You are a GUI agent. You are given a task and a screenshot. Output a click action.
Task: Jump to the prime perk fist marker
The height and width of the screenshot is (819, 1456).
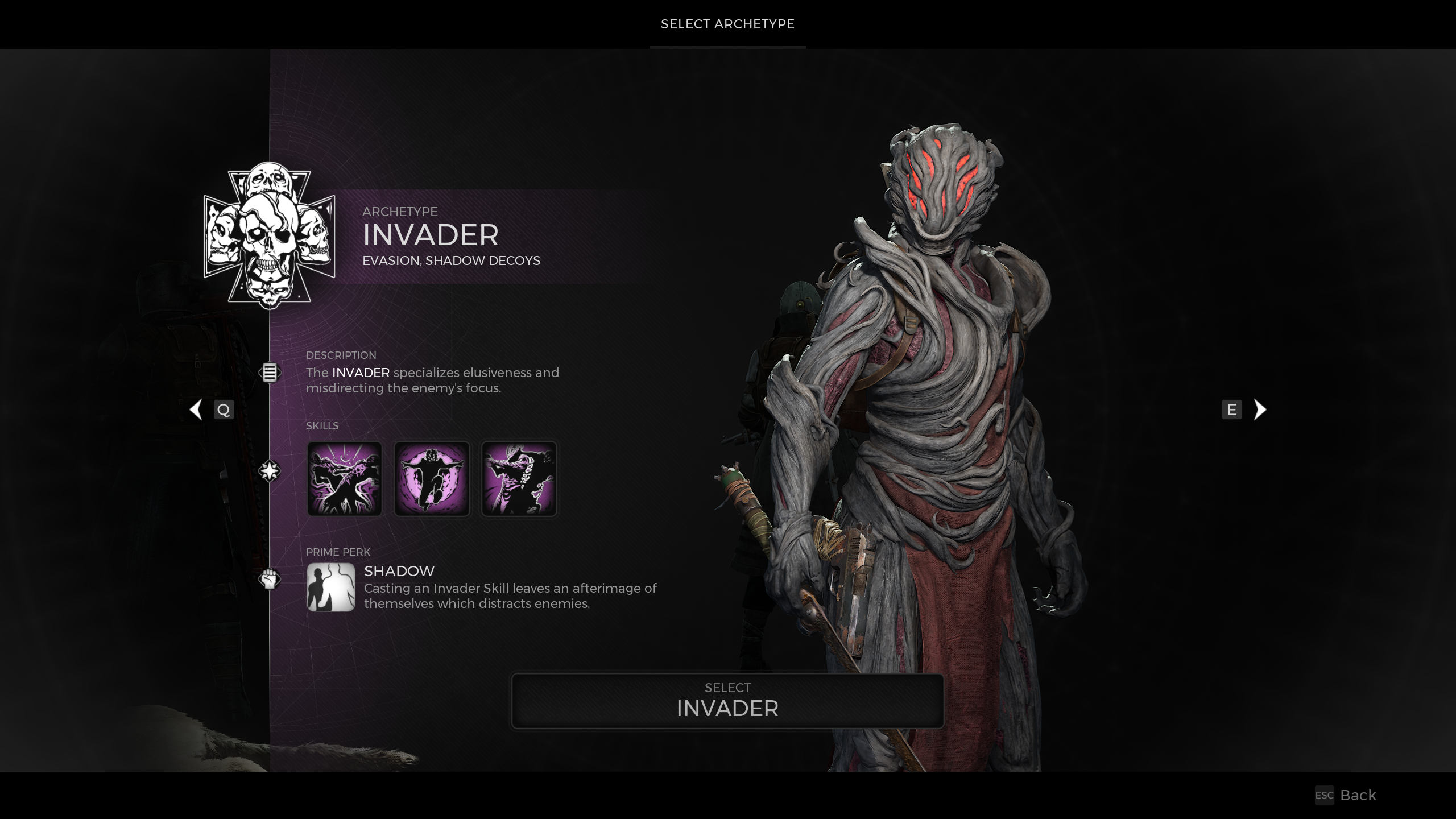coord(270,579)
